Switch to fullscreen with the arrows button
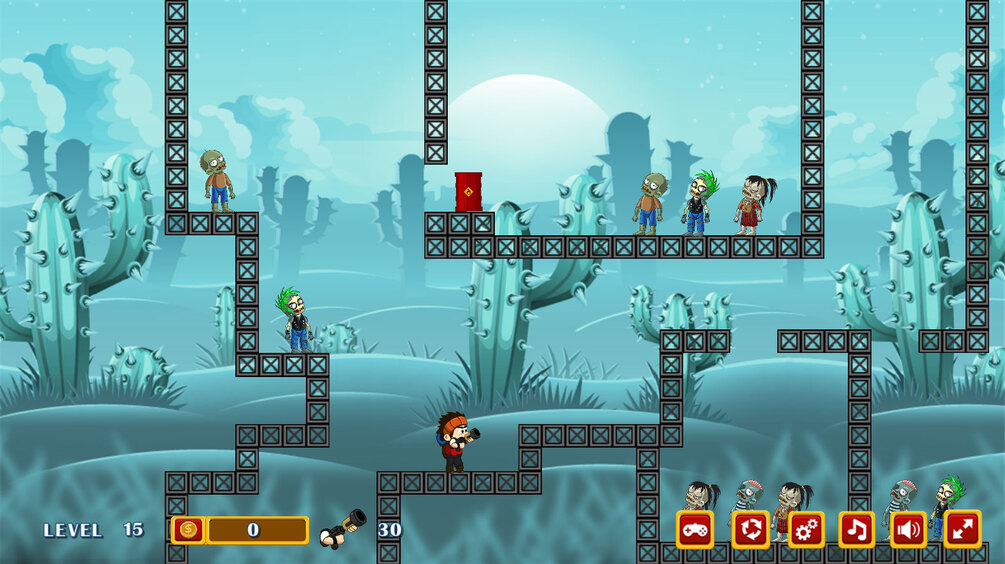The width and height of the screenshot is (1005, 564). coord(962,529)
